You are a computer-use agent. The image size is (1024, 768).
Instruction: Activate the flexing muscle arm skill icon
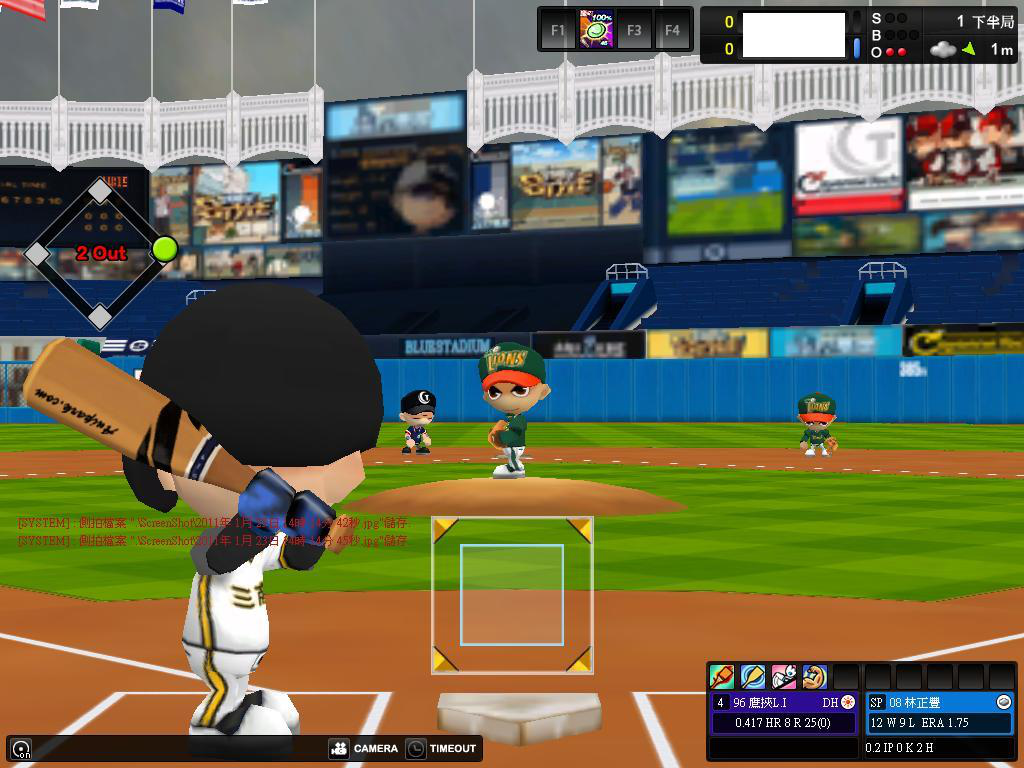click(x=814, y=677)
